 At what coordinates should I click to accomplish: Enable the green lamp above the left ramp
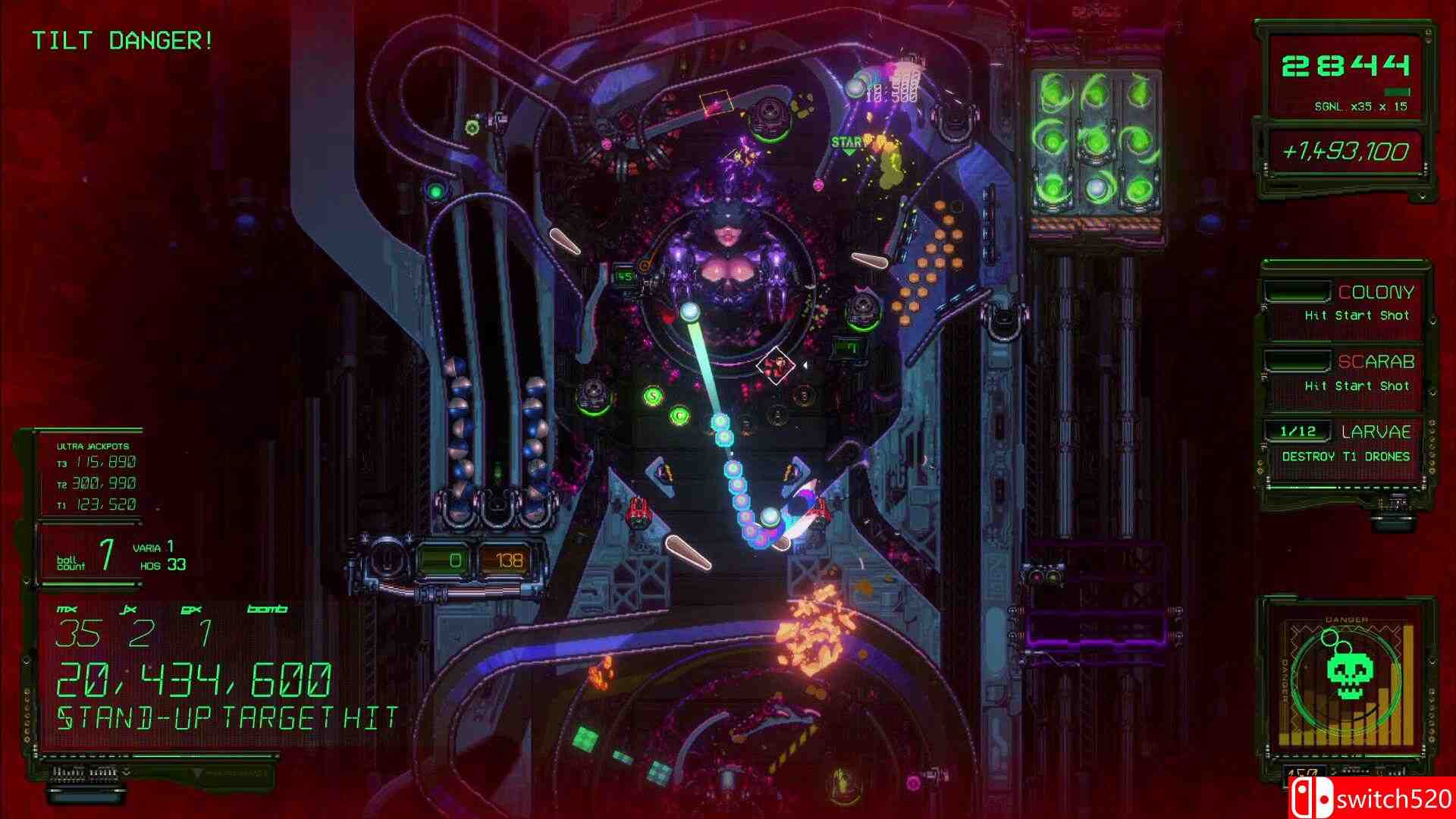(435, 191)
